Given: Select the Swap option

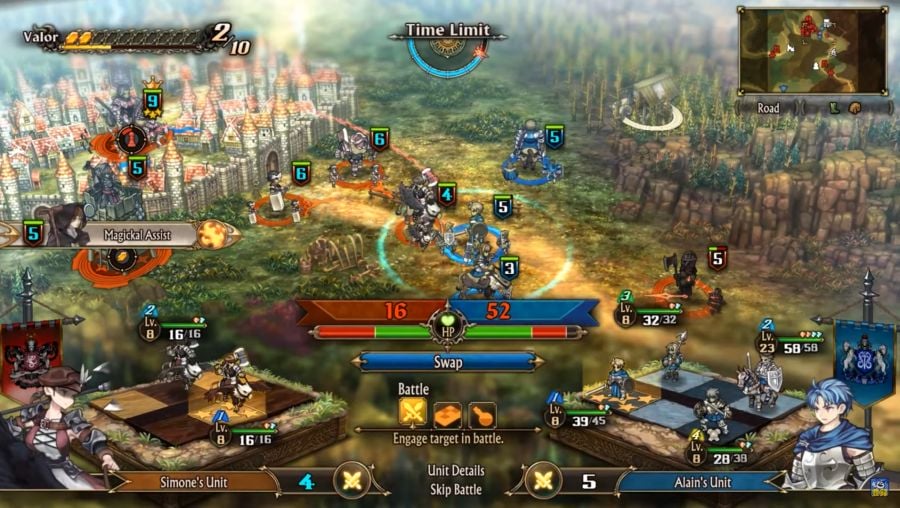Looking at the screenshot, I should tap(447, 362).
